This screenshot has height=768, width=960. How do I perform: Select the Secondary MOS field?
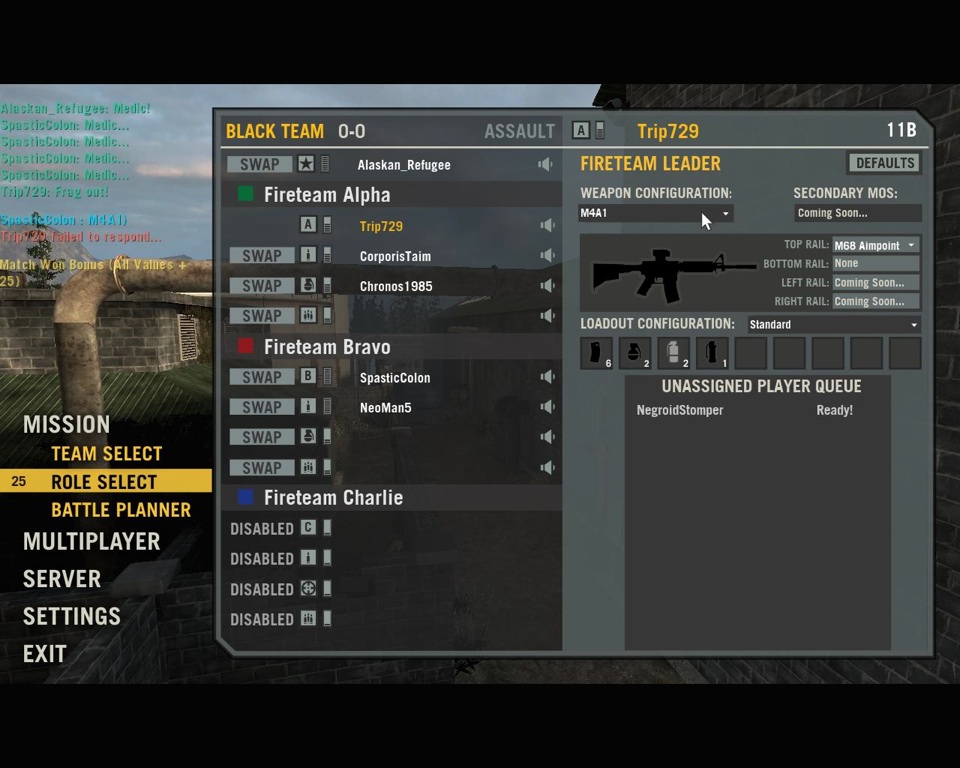tap(857, 213)
